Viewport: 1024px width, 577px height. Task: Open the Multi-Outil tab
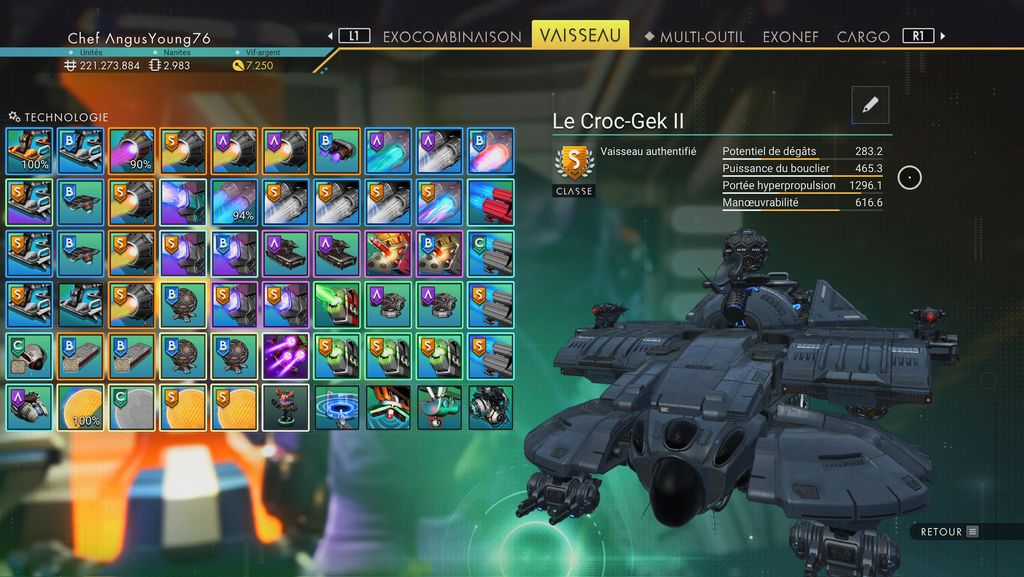(701, 37)
